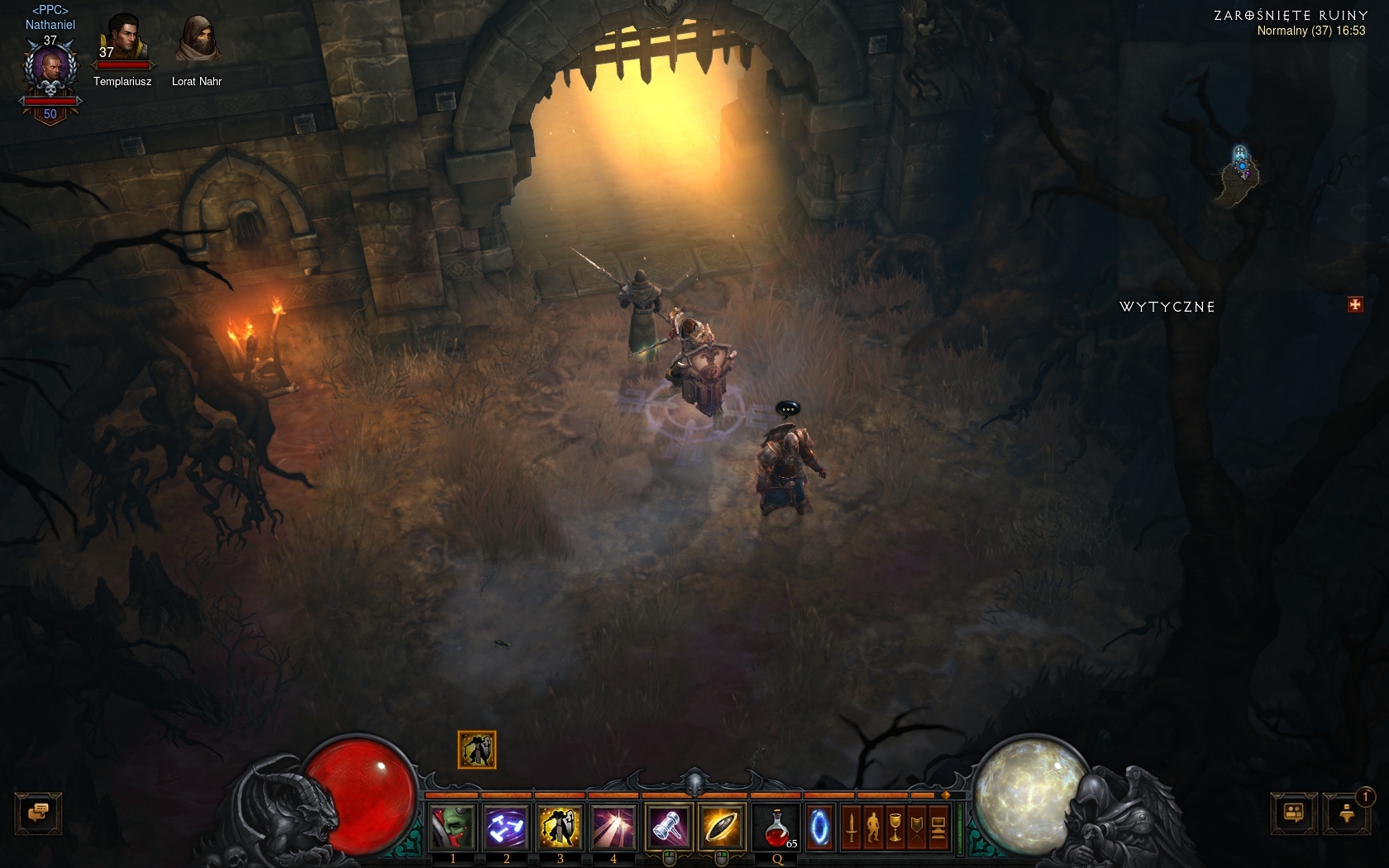Cast the swirling hammers skill in slot 2
The image size is (1389, 868).
point(506,827)
